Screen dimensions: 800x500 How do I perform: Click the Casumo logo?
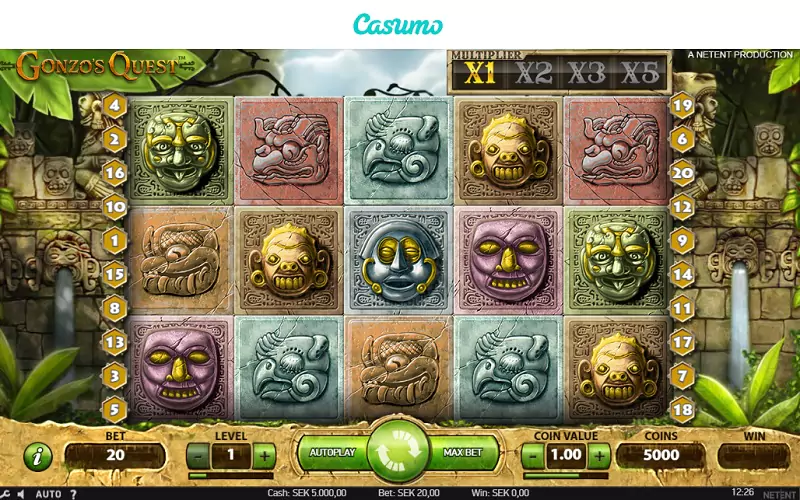tap(399, 24)
